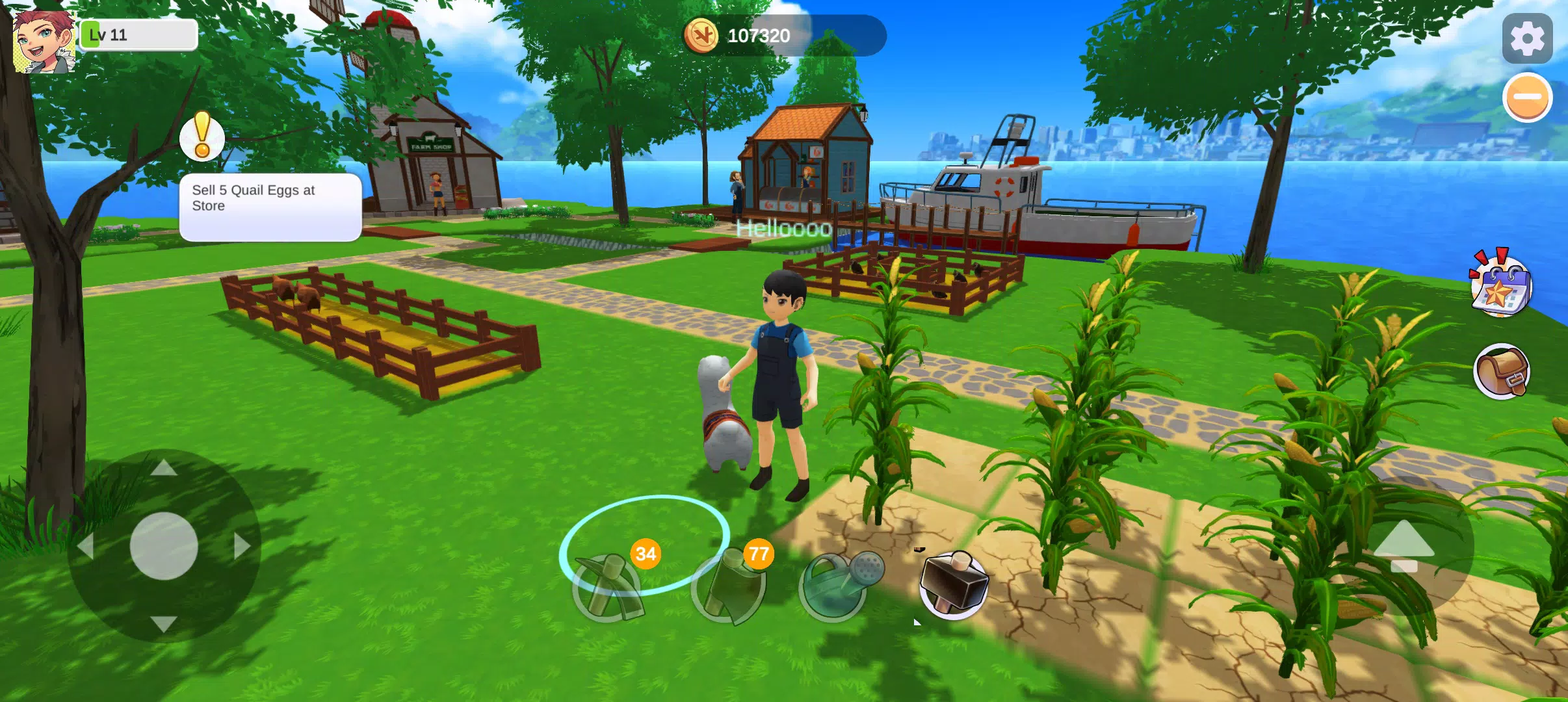Toggle the orange minus button to hide UI
Viewport: 1568px width, 702px height.
[x=1527, y=96]
